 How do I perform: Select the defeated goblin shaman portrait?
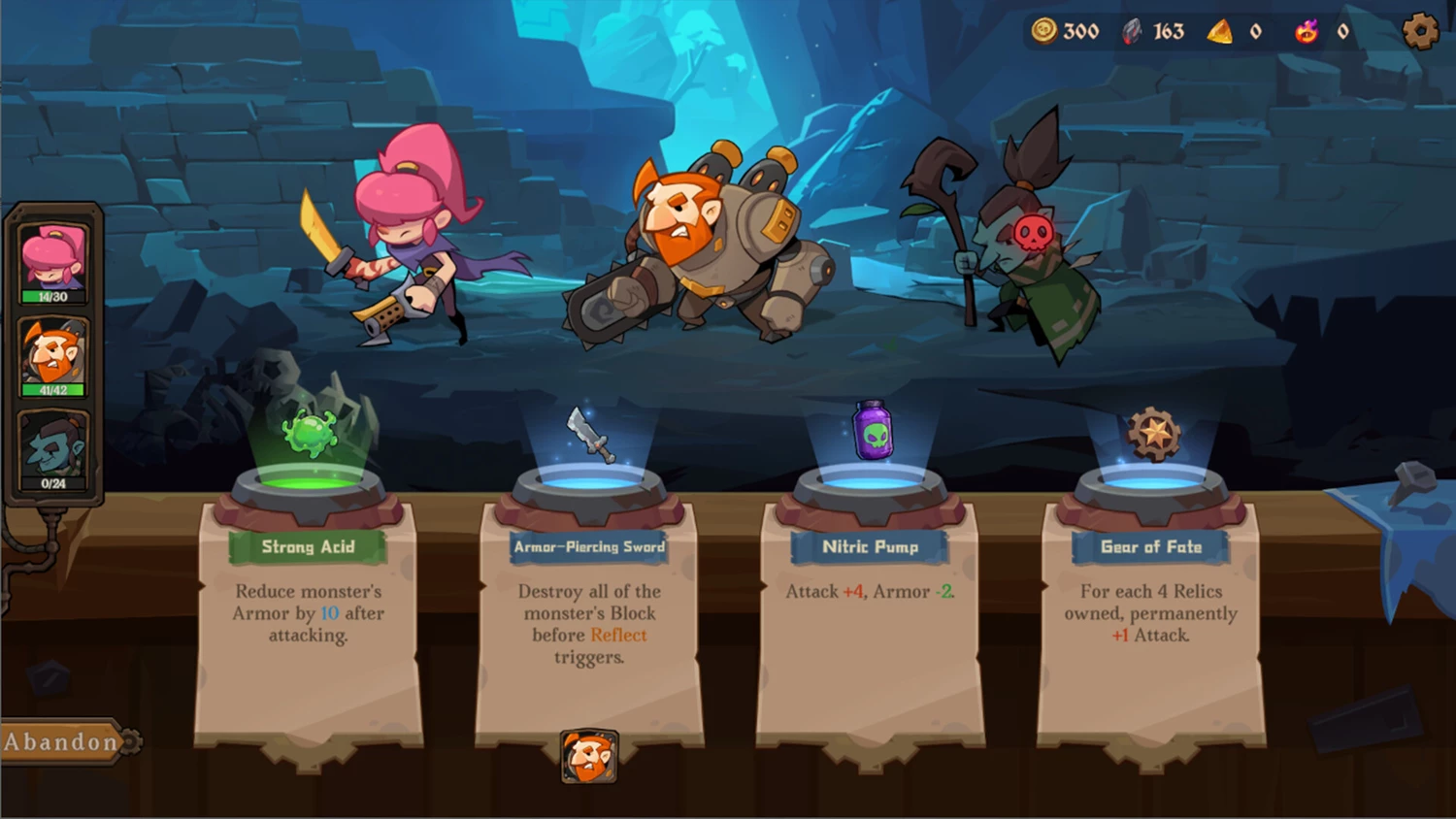coord(53,449)
